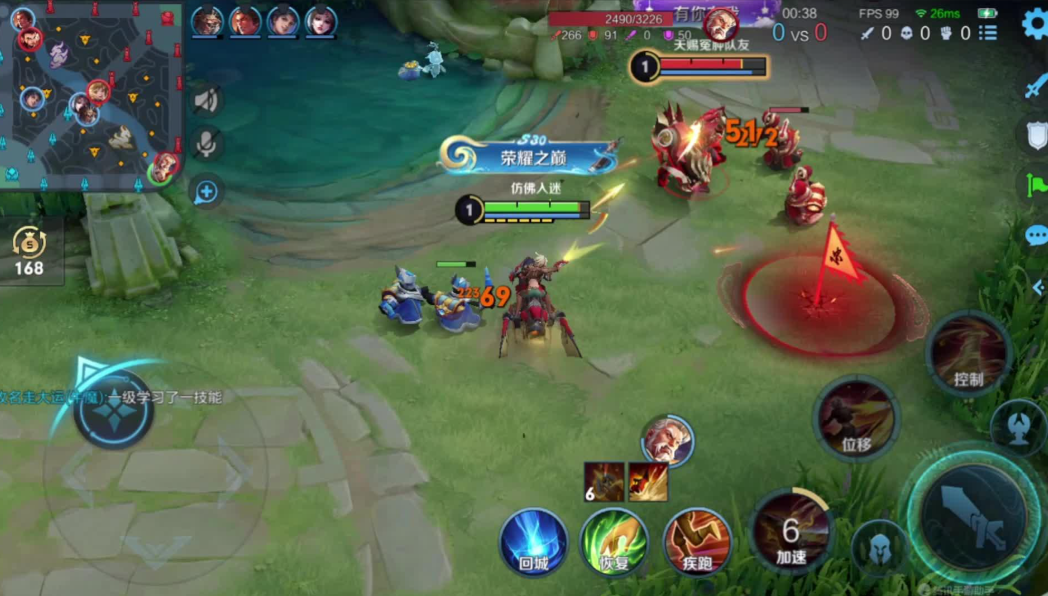Tap the green flag gather signal icon
The width and height of the screenshot is (1048, 596).
pyautogui.click(x=1035, y=186)
